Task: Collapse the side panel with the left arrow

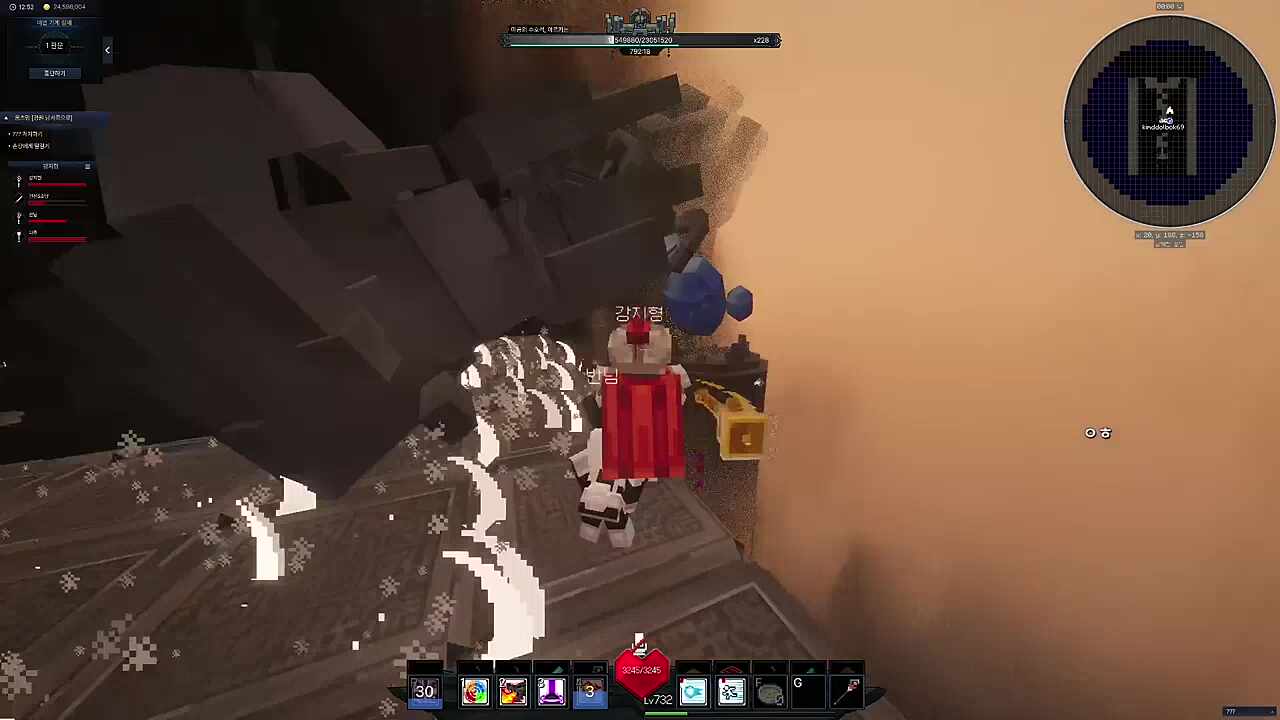Action: (x=107, y=50)
